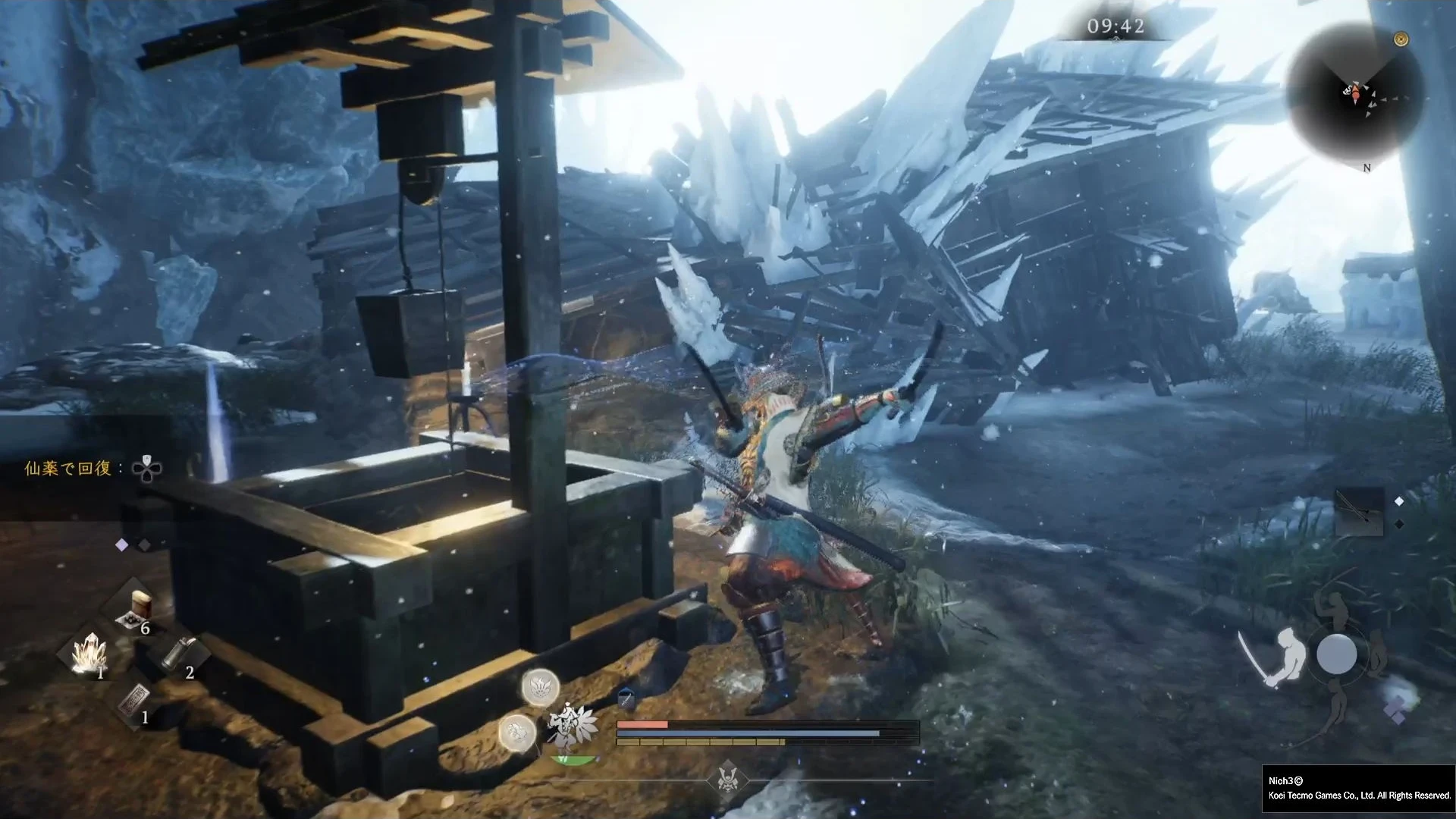Select the elixir item slot with count 6
1456x819 pixels.
click(136, 610)
